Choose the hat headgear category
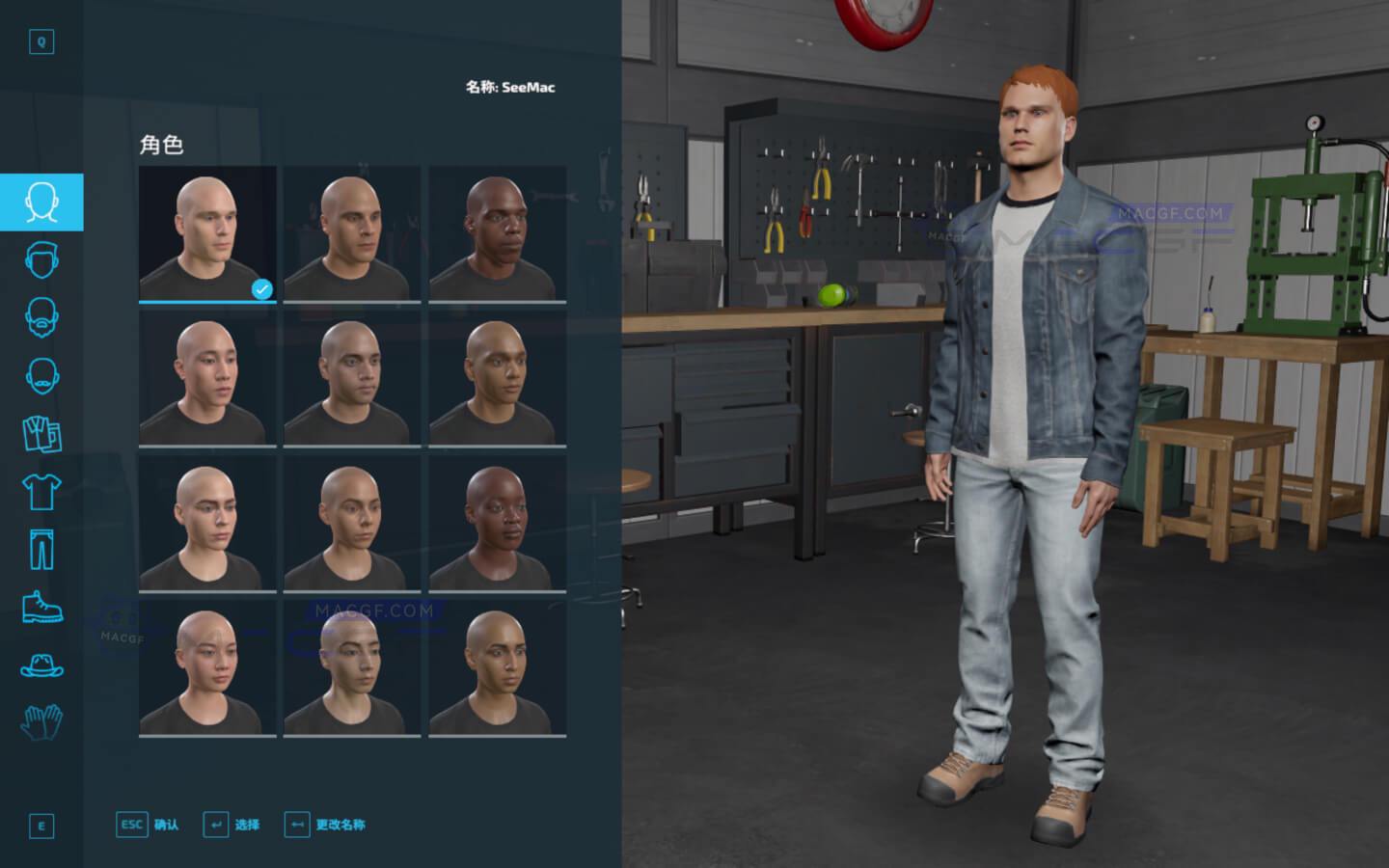 (x=41, y=665)
